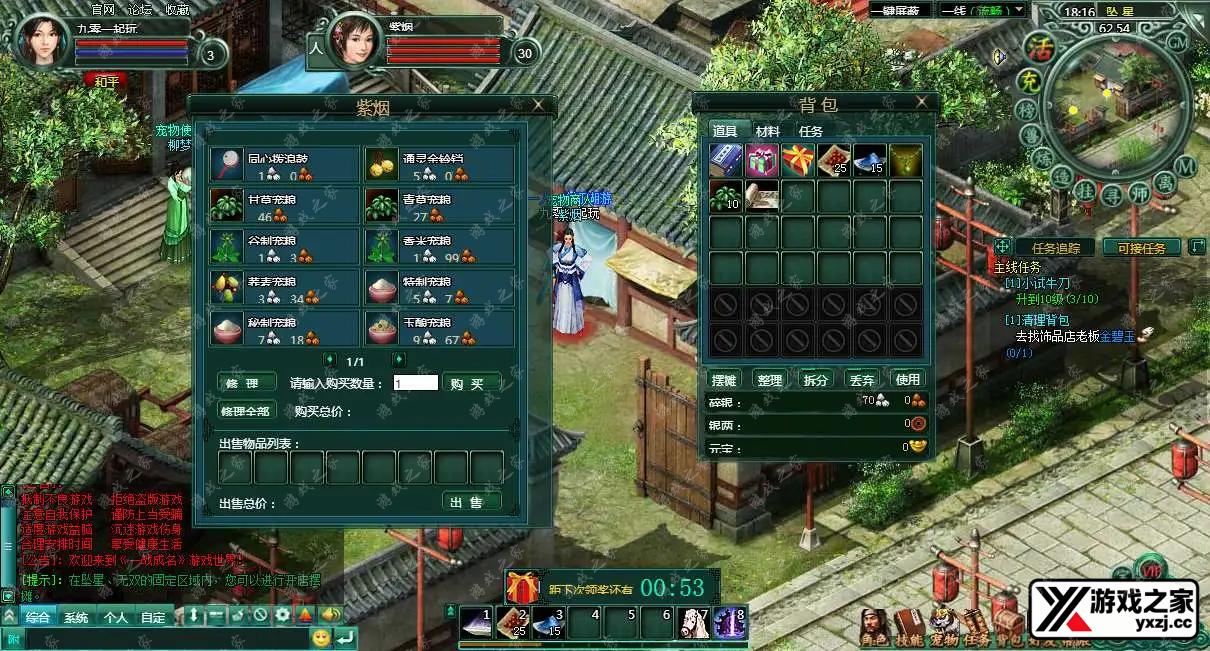1210x651 pixels.
Task: Close the 紫烟 shop window
Action: click(x=538, y=104)
